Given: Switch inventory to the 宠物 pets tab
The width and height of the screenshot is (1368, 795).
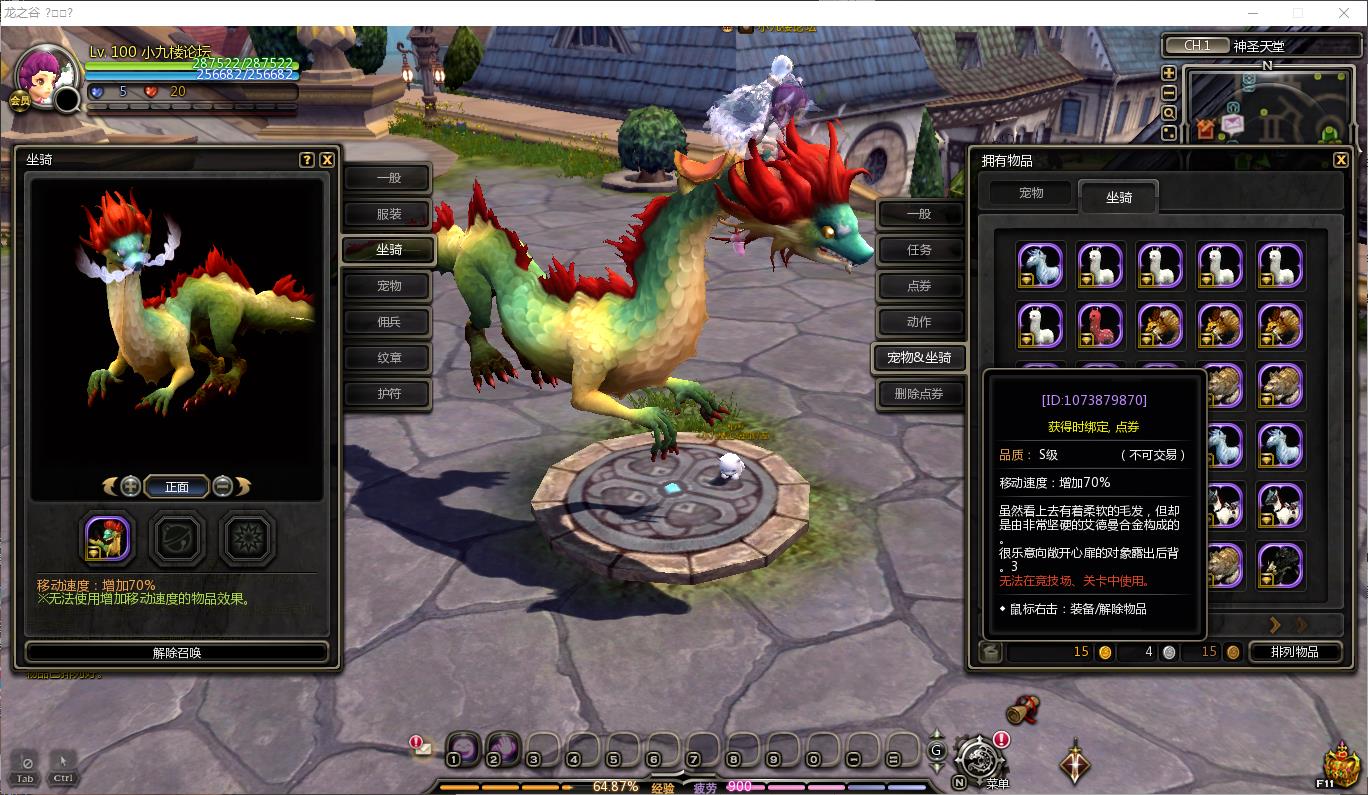Looking at the screenshot, I should click(1031, 193).
